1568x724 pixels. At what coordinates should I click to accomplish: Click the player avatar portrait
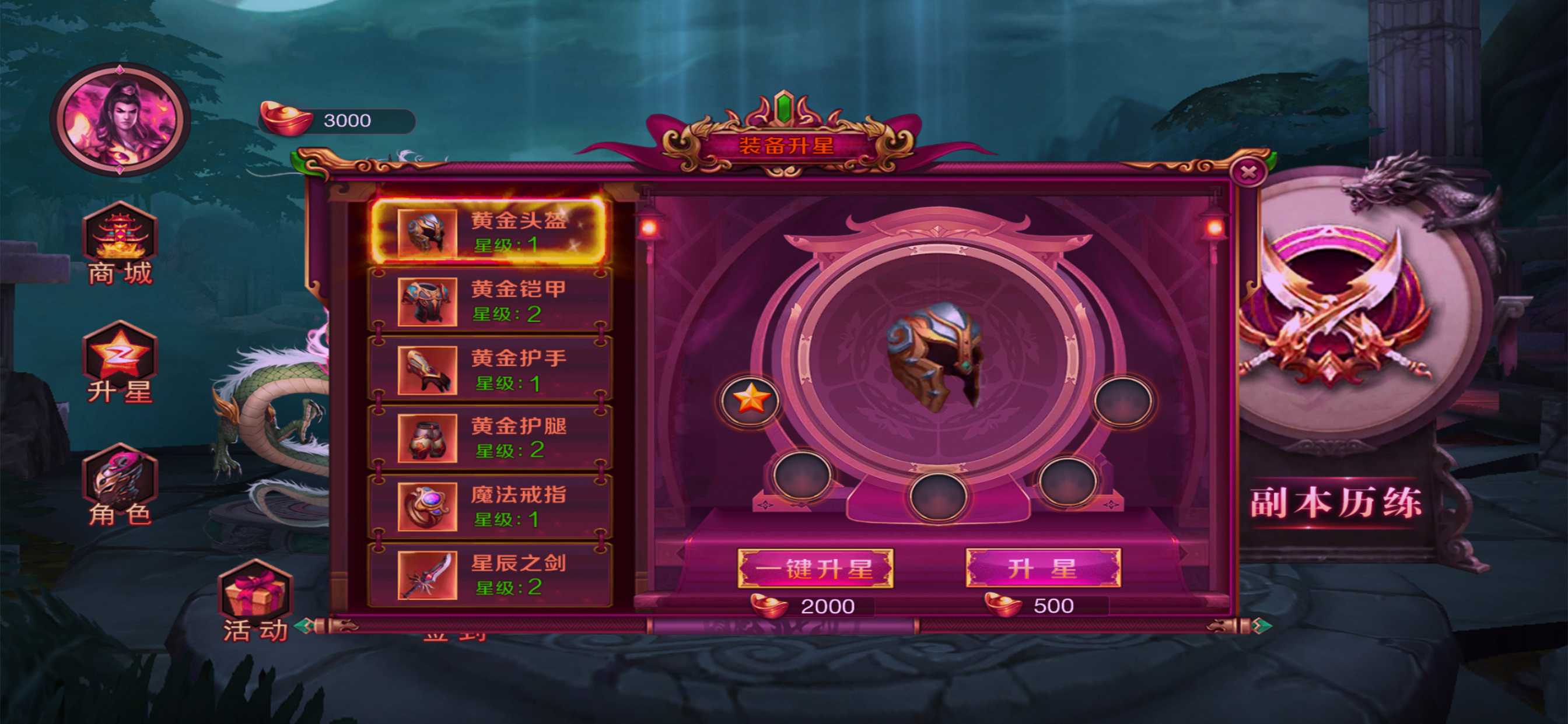[x=120, y=120]
